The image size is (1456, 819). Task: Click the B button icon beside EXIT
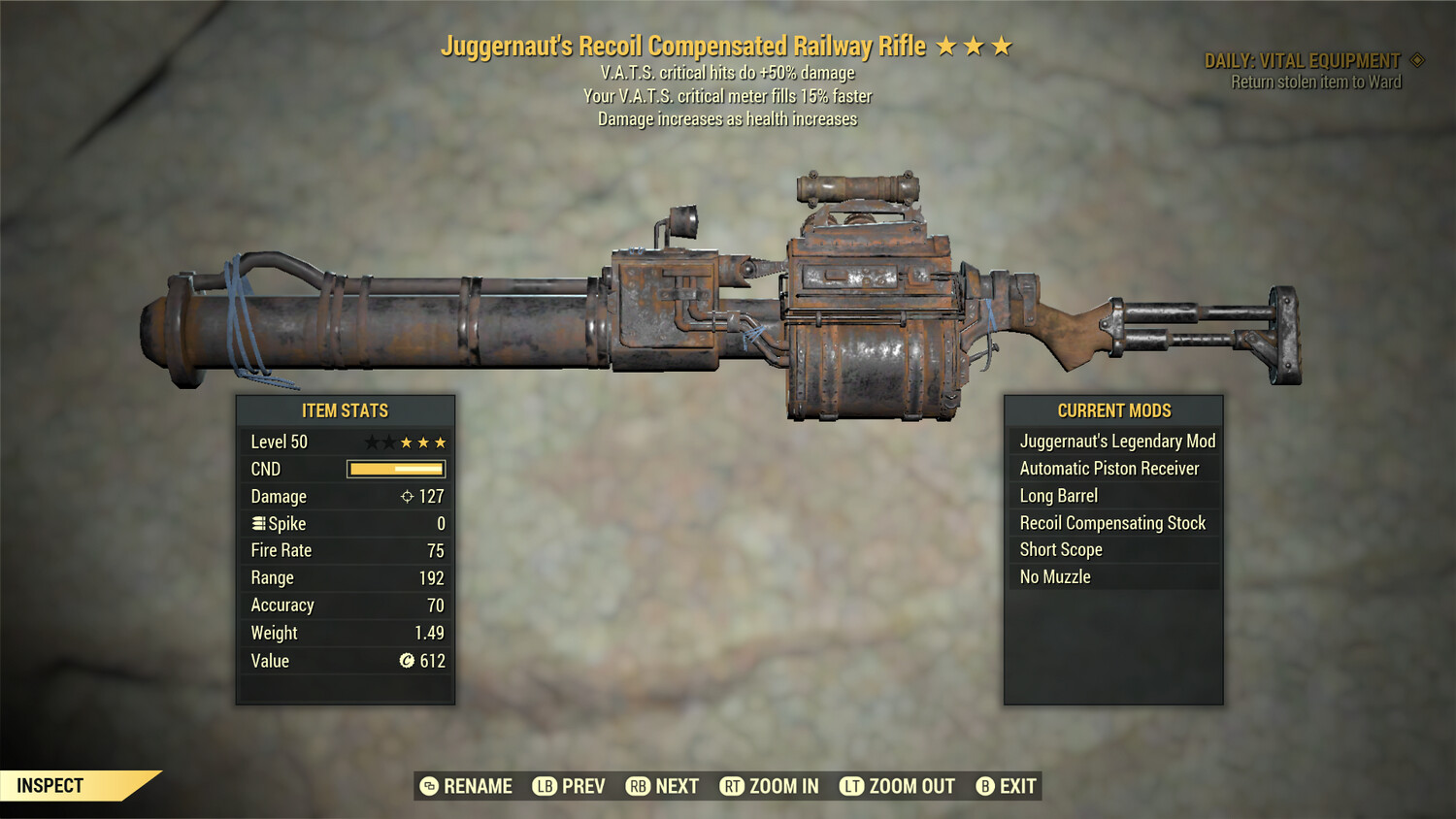(986, 786)
